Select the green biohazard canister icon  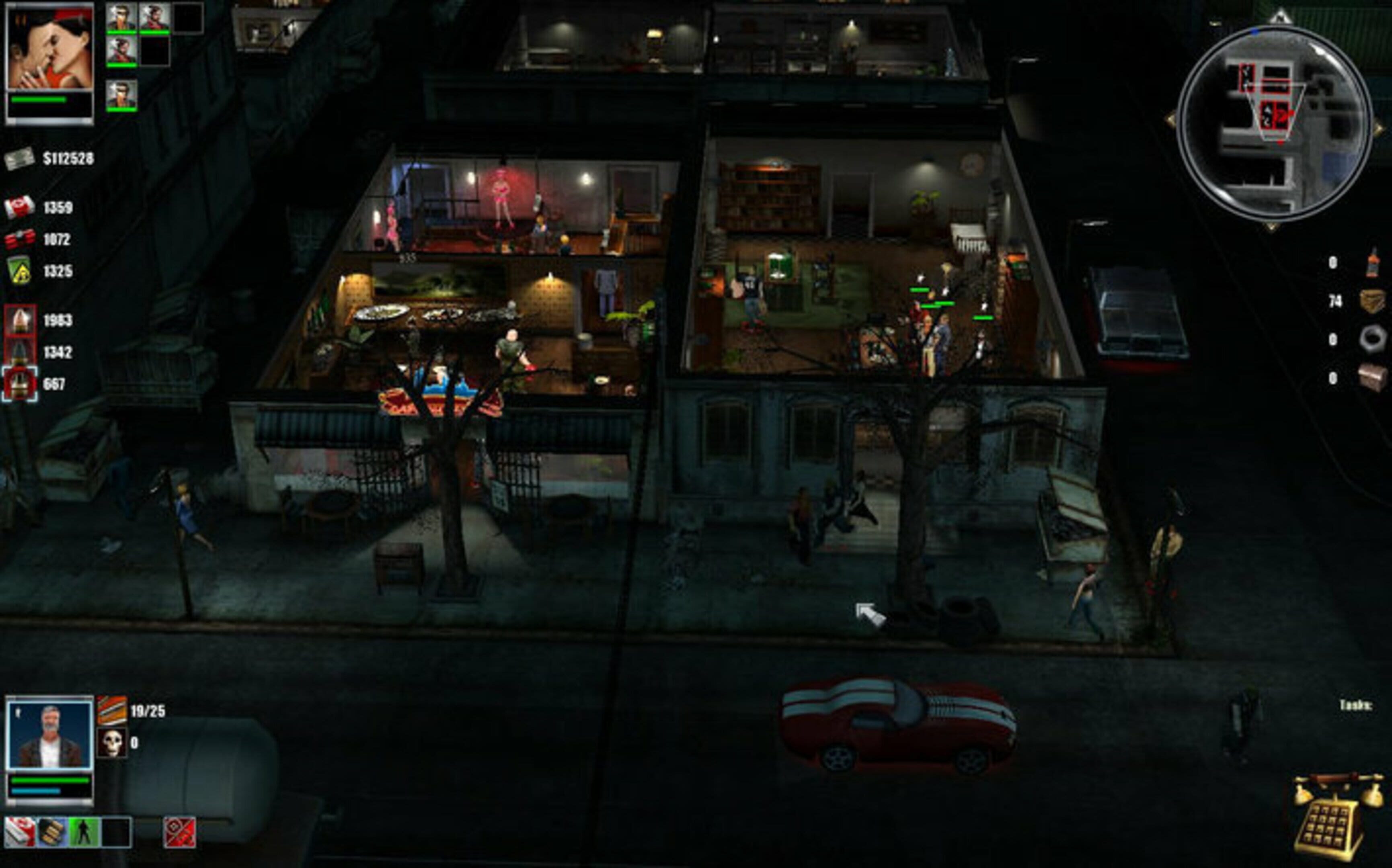tap(19, 270)
